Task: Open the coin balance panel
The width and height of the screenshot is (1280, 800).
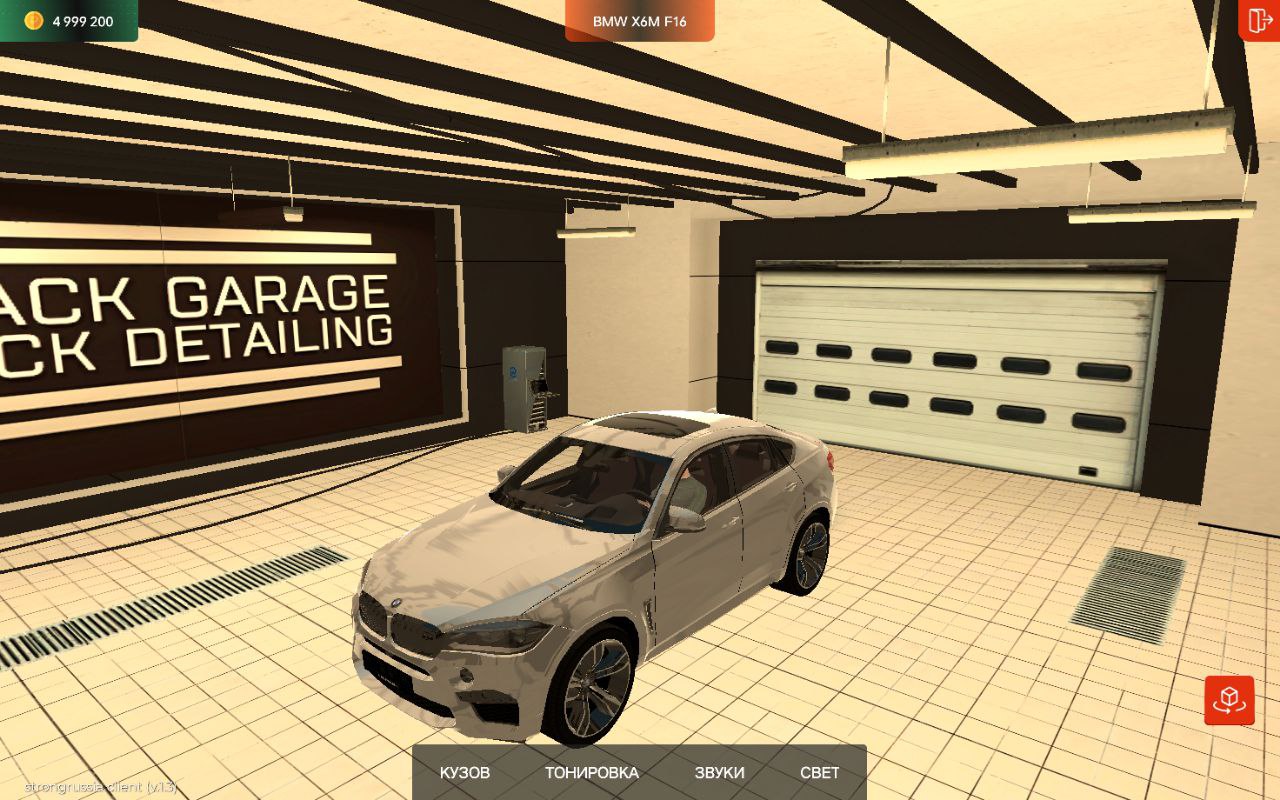Action: 69,21
